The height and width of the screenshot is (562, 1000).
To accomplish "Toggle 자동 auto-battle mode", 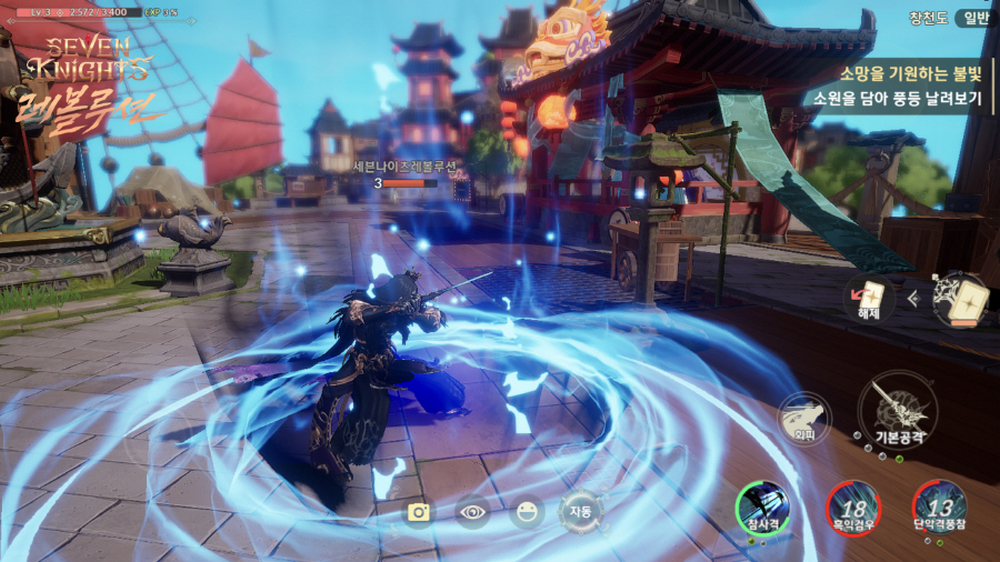I will pos(581,512).
